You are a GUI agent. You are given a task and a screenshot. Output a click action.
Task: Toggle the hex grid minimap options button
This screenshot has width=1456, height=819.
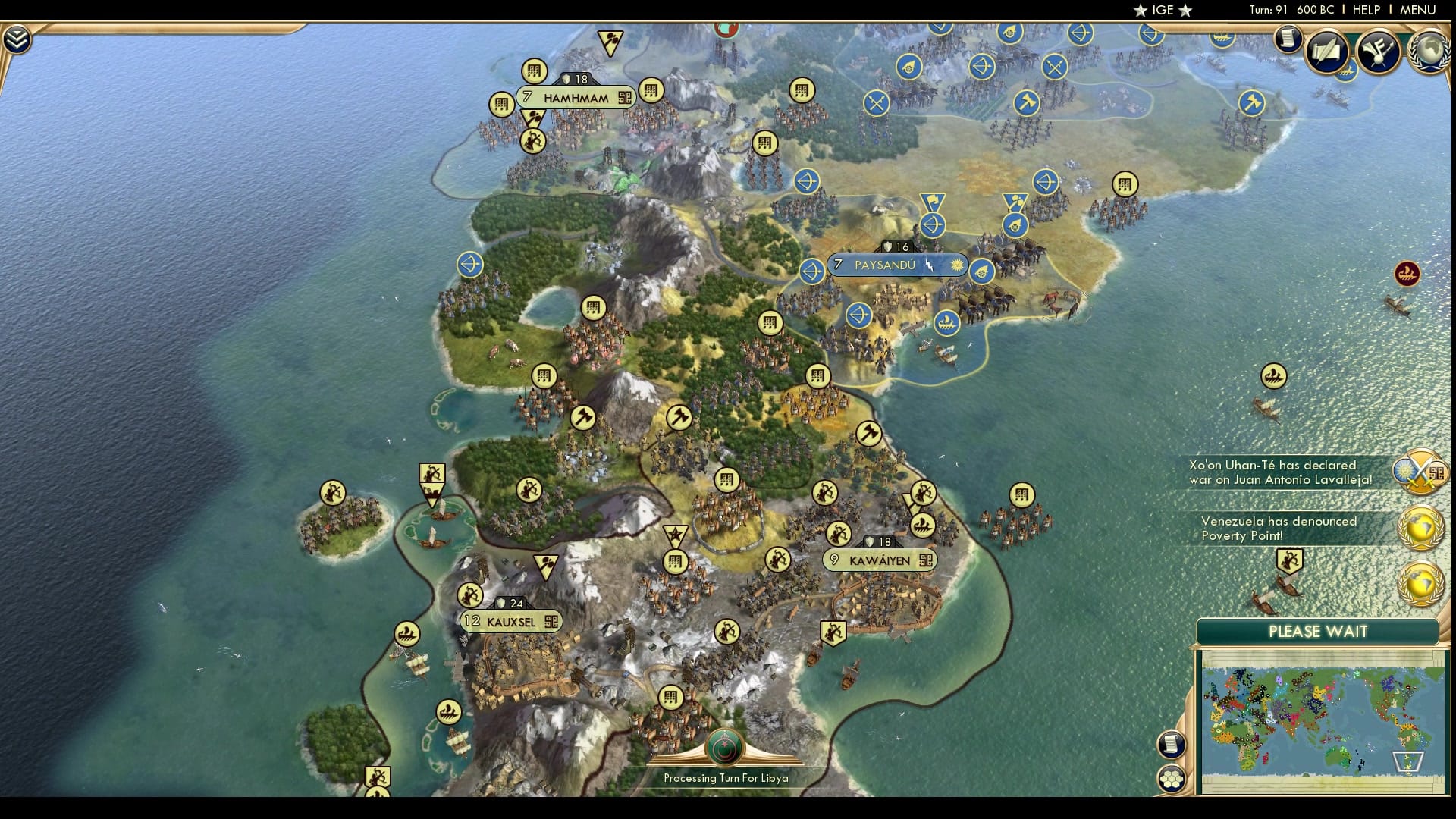click(1171, 778)
